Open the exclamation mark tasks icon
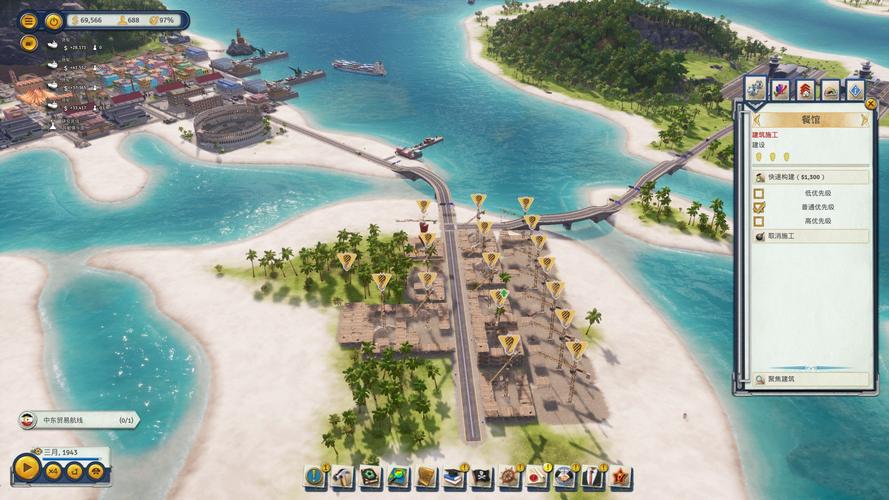 pyautogui.click(x=315, y=476)
